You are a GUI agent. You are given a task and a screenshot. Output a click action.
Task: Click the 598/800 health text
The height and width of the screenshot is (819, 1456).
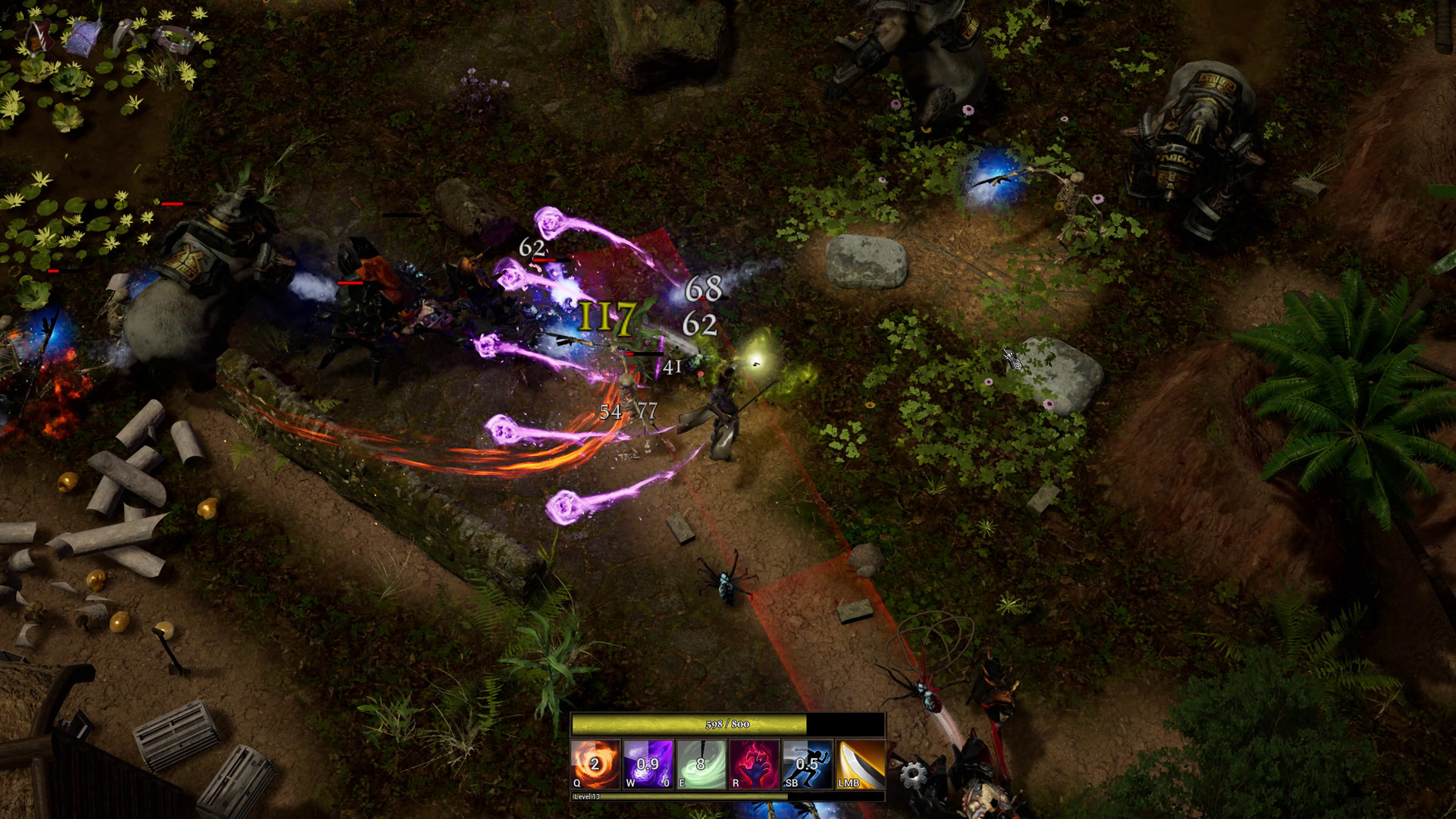pyautogui.click(x=726, y=725)
